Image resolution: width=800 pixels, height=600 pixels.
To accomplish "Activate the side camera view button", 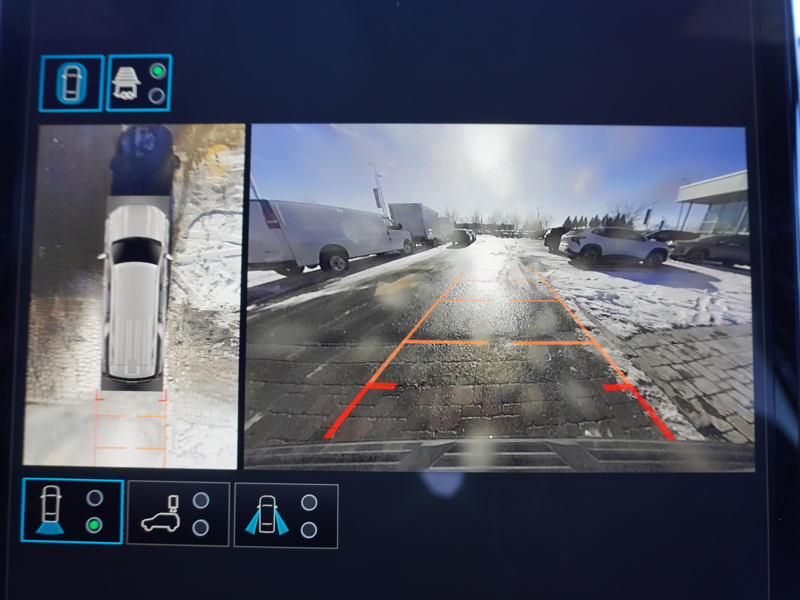I will (x=285, y=515).
